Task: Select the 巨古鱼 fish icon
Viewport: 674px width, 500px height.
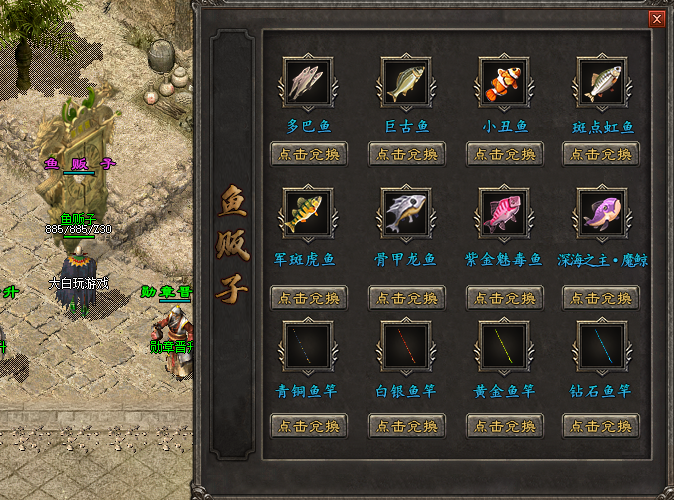Action: (x=406, y=82)
